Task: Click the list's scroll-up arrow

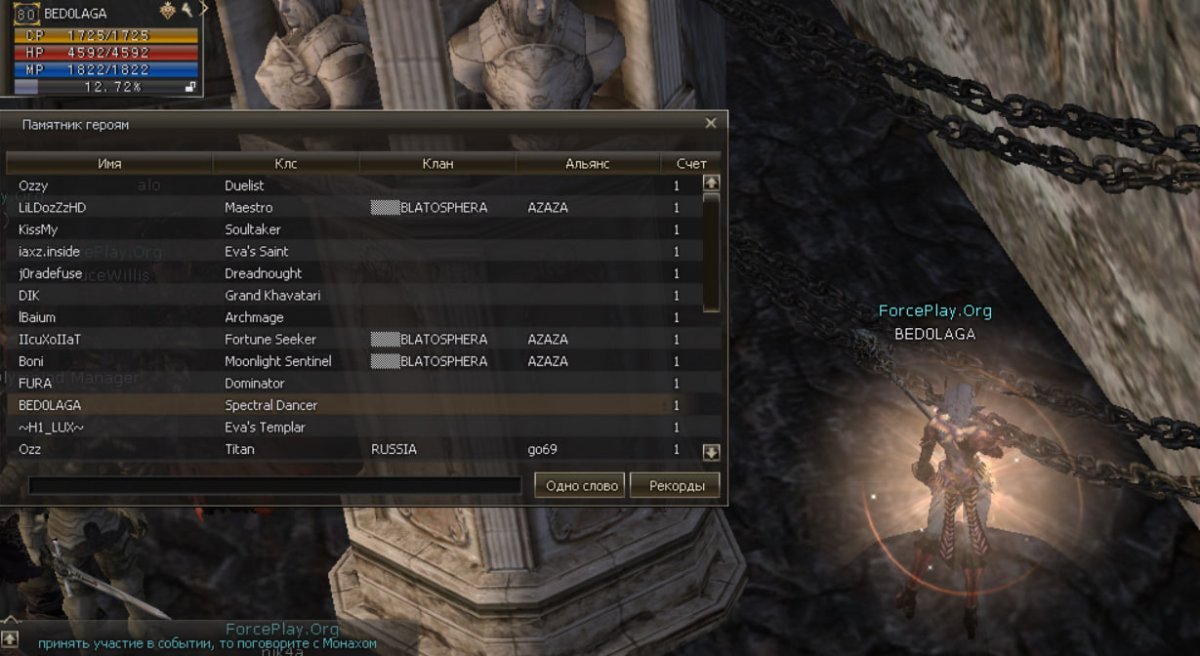Action: (711, 183)
